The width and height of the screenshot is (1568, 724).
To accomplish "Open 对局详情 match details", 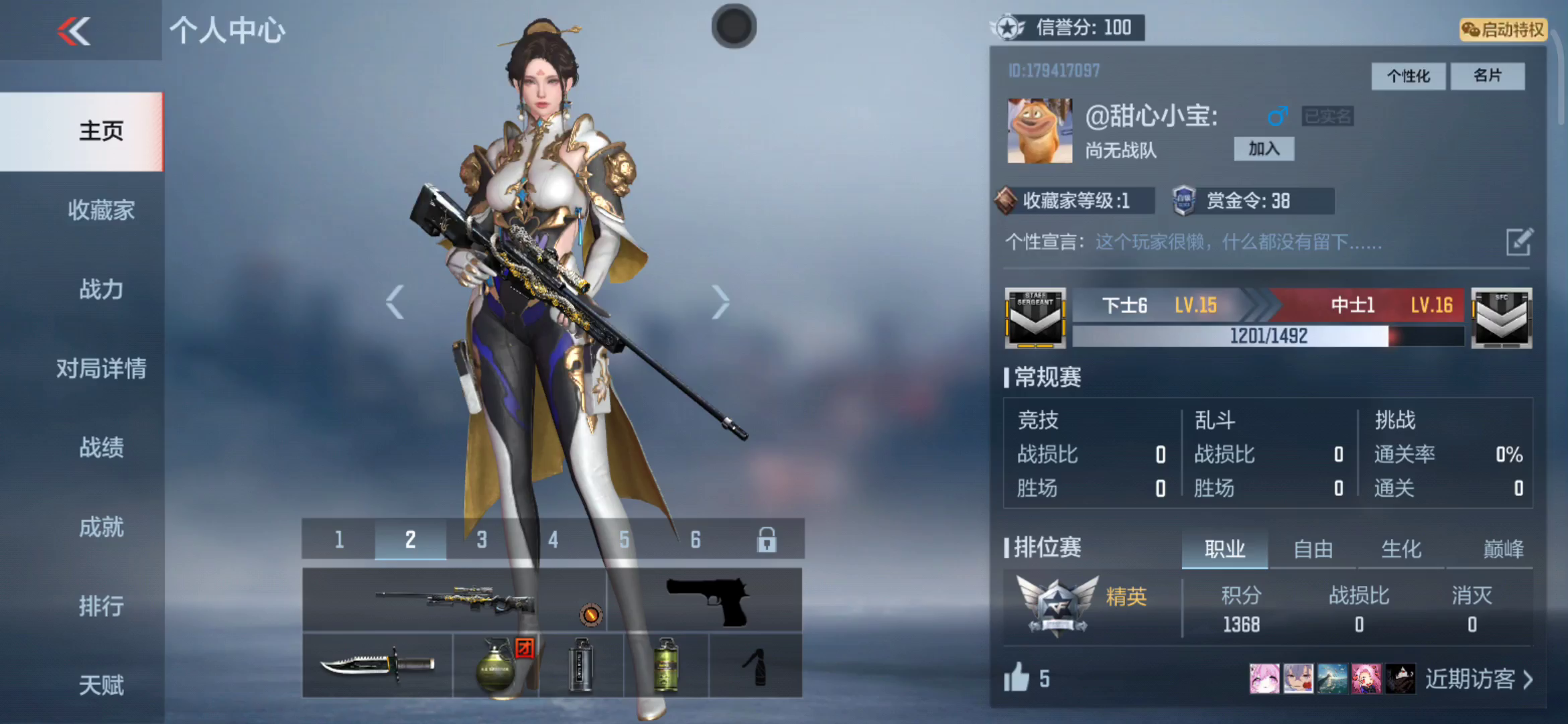I will coord(101,368).
